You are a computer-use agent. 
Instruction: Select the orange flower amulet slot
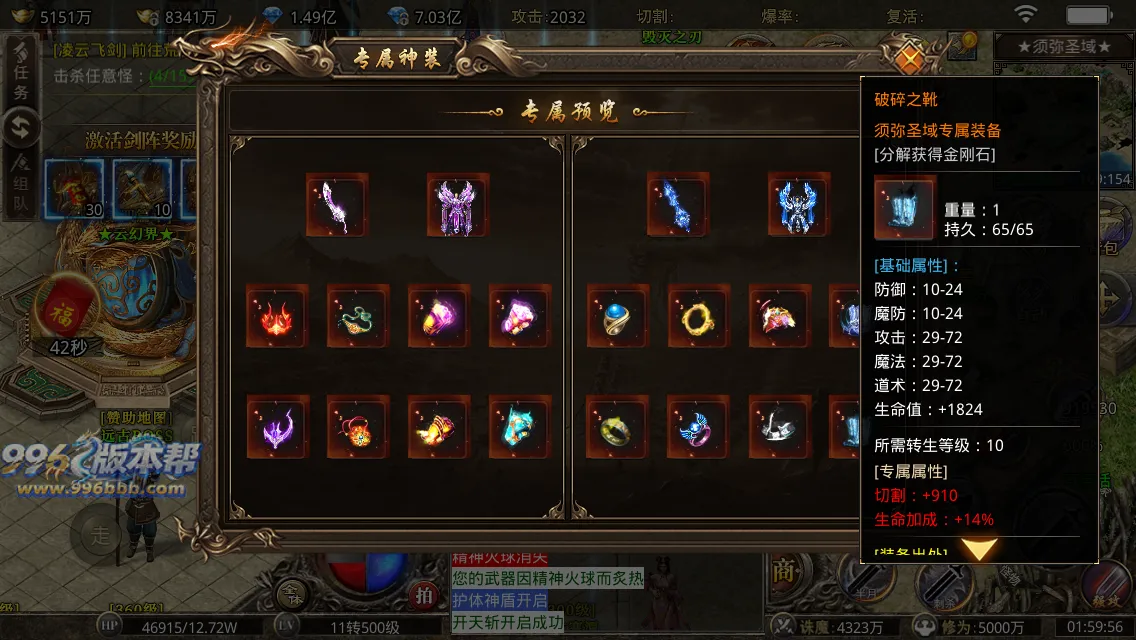pos(357,426)
